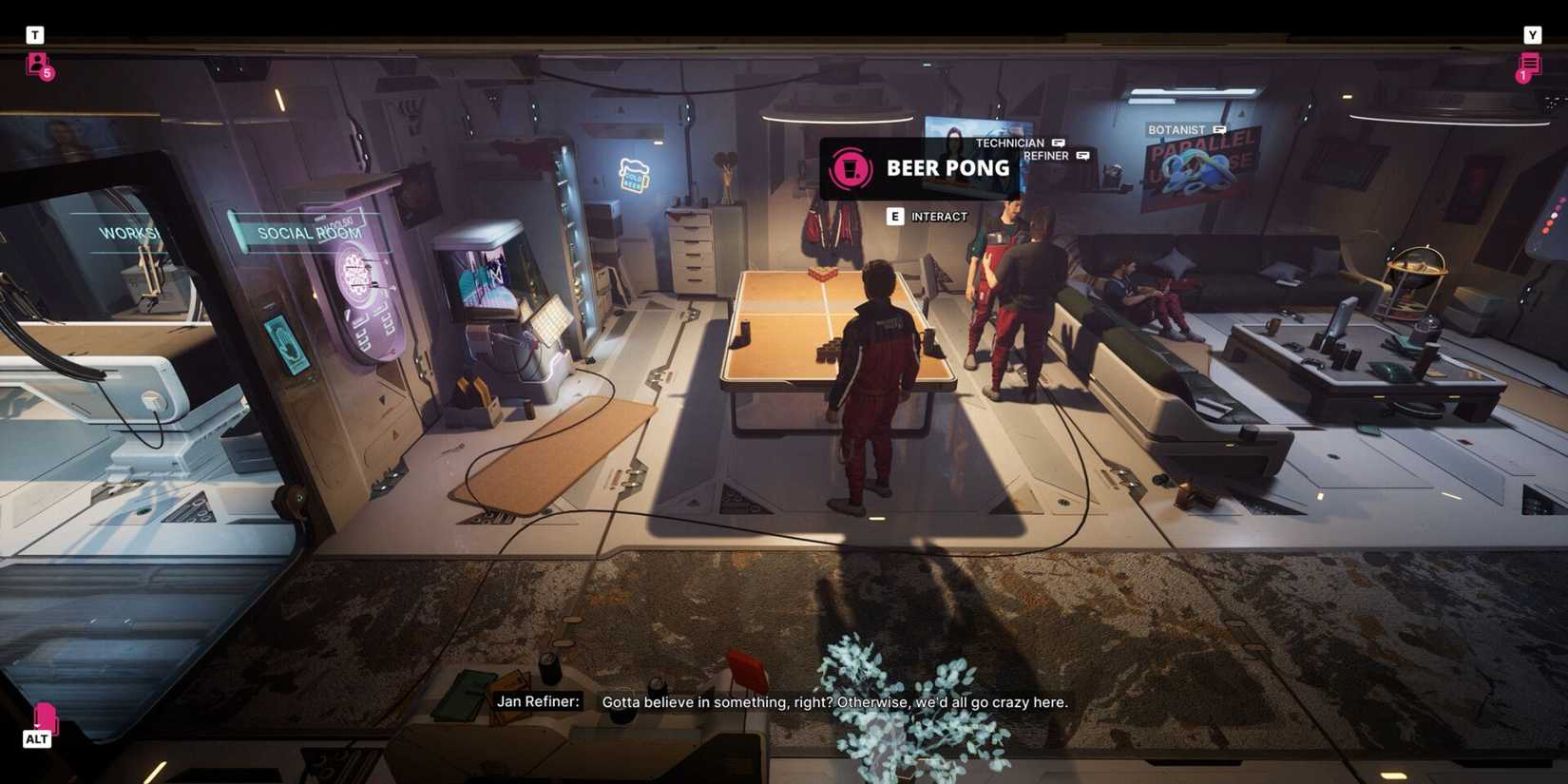Screen dimensions: 1568x784
Task: Open the crew roster icon showing 5 members
Action: [x=36, y=66]
